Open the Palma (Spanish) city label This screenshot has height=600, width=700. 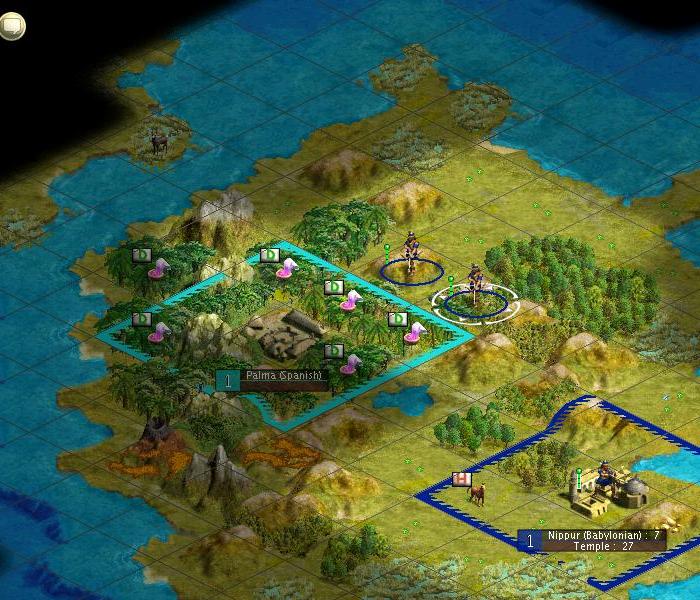click(285, 379)
